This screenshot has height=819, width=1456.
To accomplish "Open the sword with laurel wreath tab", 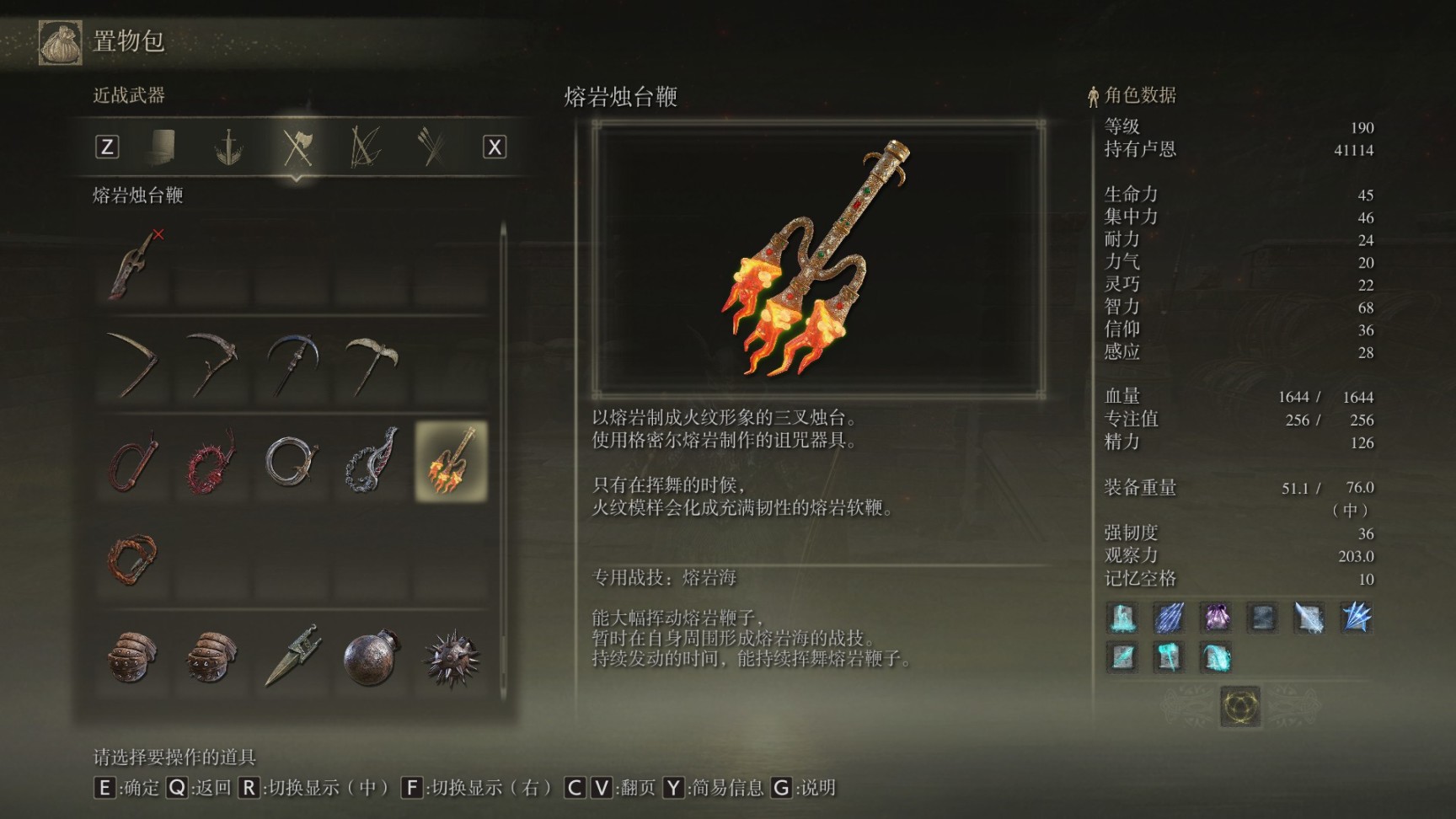I will 228,147.
